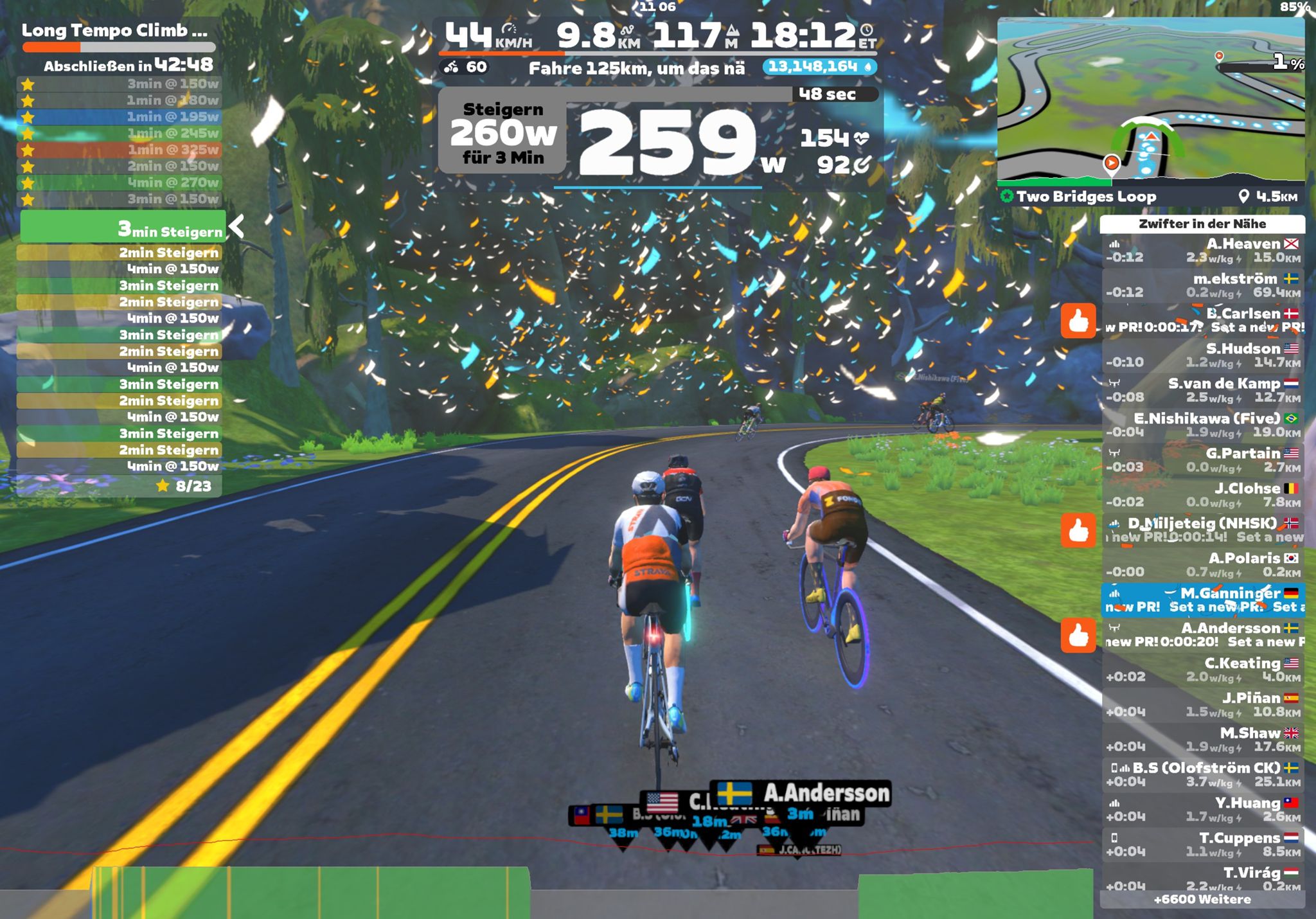Choose G.Partain in the nearby Zwifters list
Screen dimensions: 1316x919
pos(1202,460)
